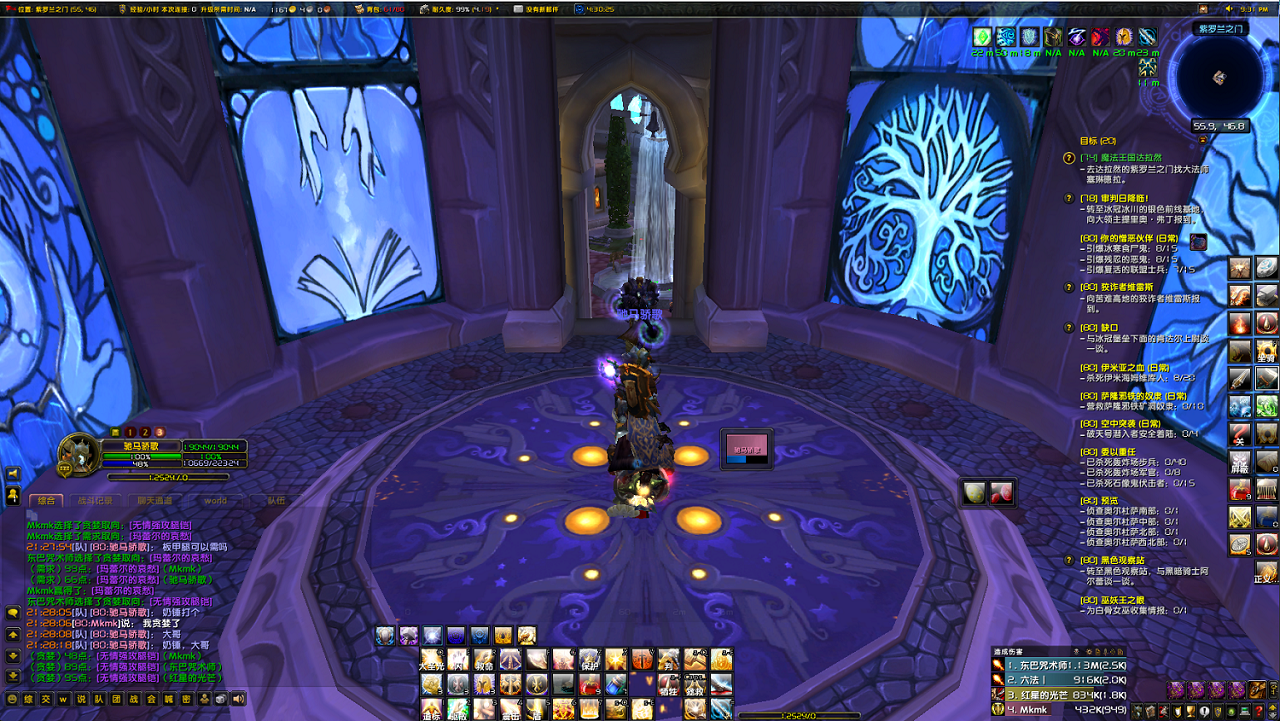Toggle the speaker icon on chat shortcut bar

pyautogui.click(x=238, y=700)
